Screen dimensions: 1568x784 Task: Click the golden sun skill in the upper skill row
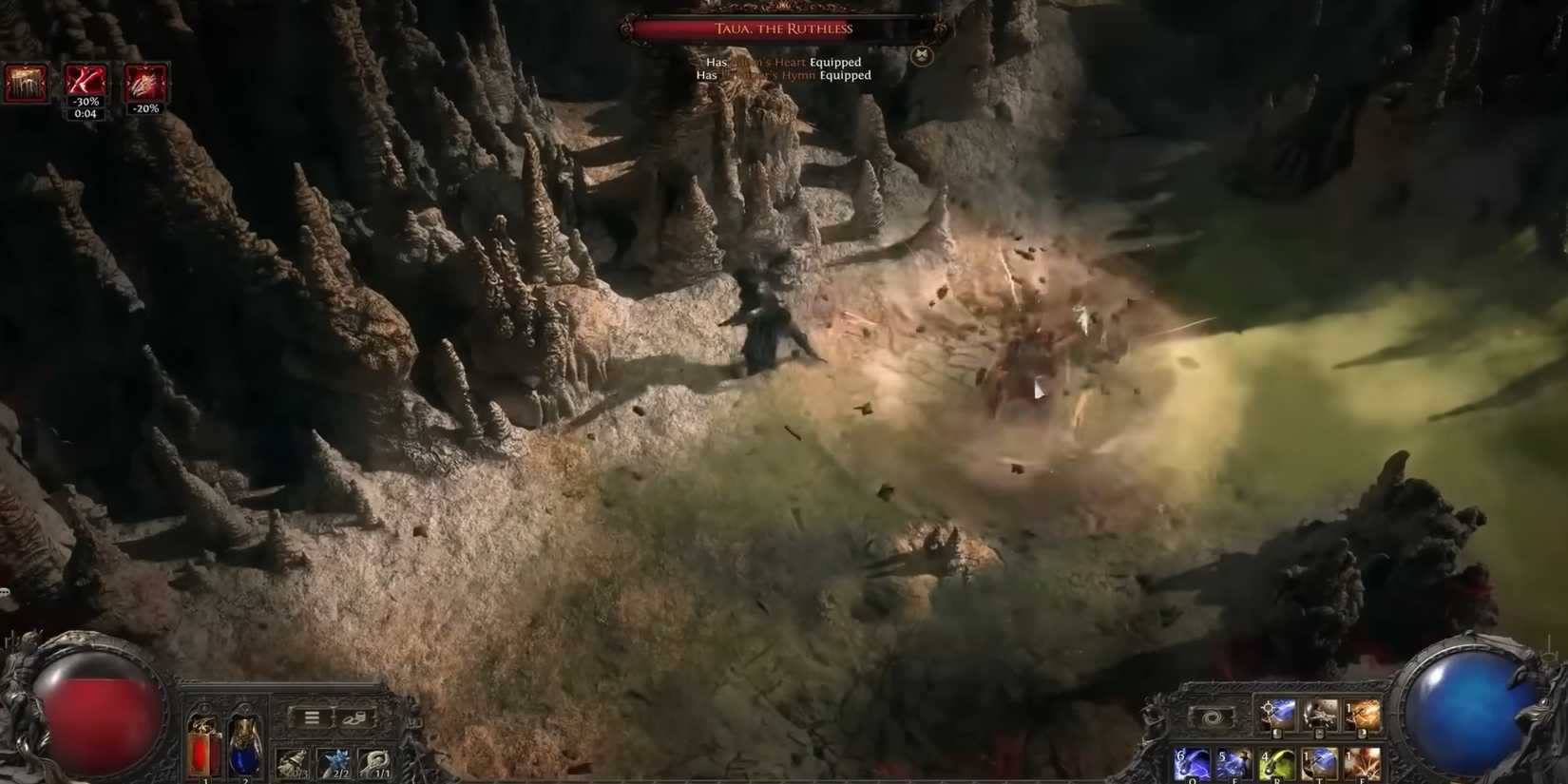tap(1276, 717)
